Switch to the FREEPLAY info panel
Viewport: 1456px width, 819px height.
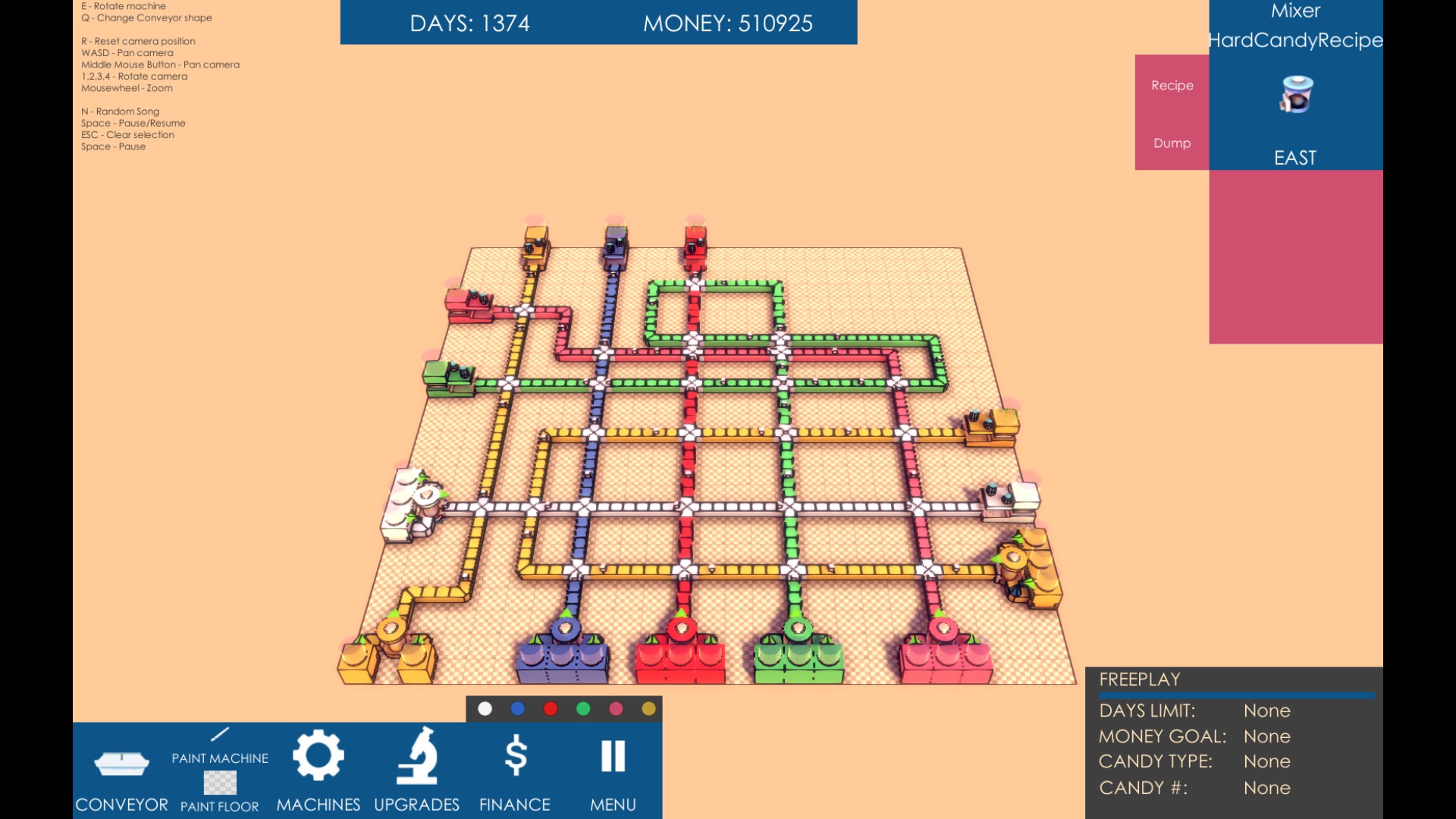[x=1139, y=679]
